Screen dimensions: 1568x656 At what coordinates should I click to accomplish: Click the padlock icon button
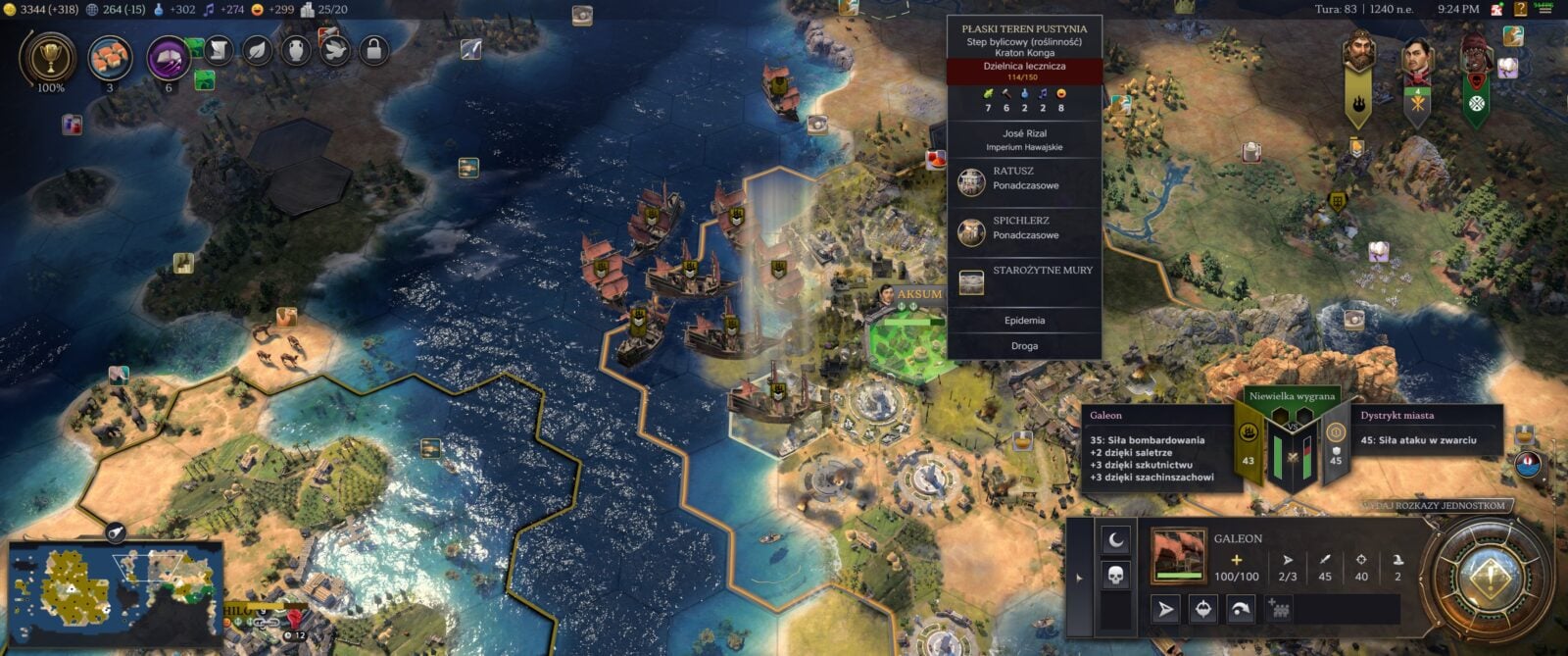coord(372,49)
